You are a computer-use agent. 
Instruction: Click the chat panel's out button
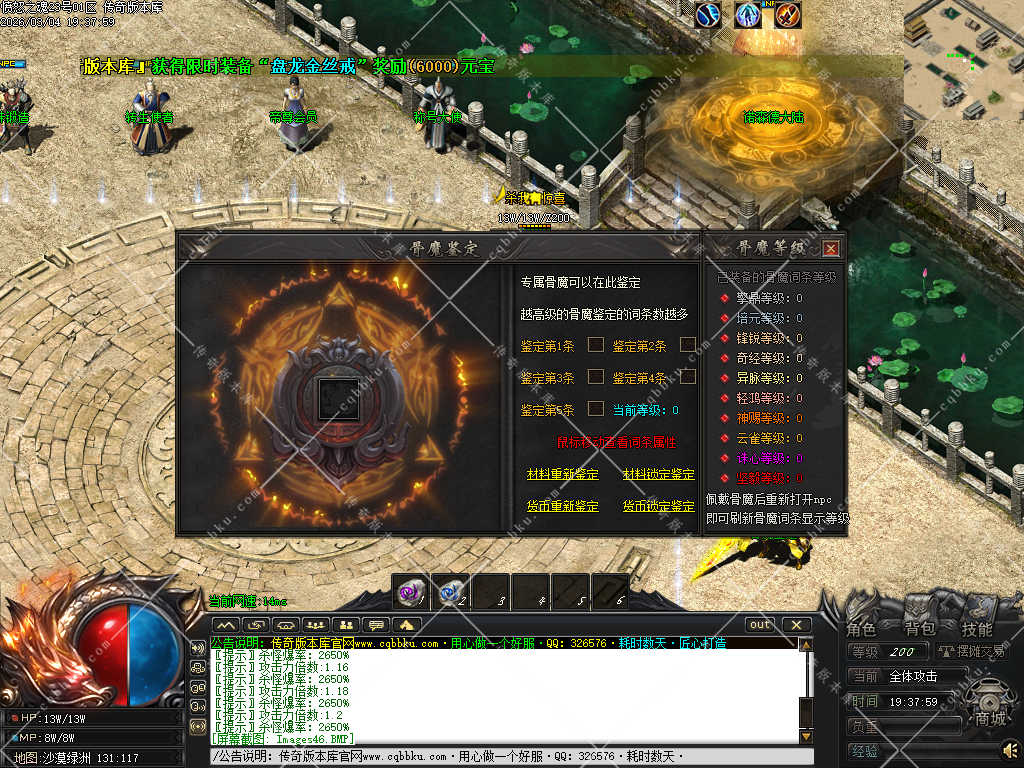tap(760, 625)
